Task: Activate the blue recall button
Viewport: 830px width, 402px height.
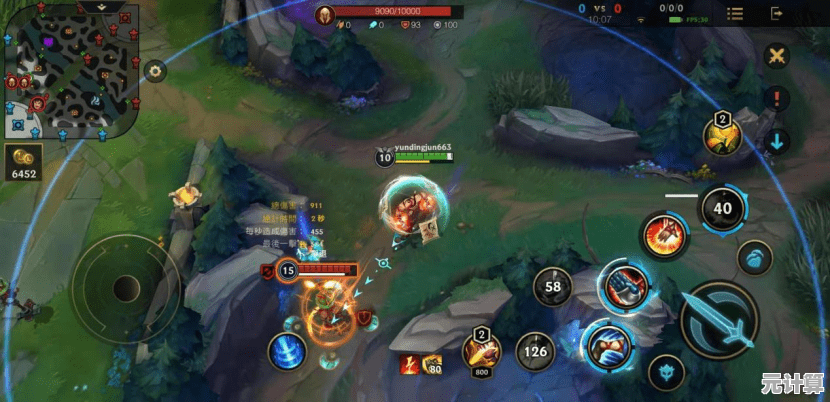Action: (288, 352)
